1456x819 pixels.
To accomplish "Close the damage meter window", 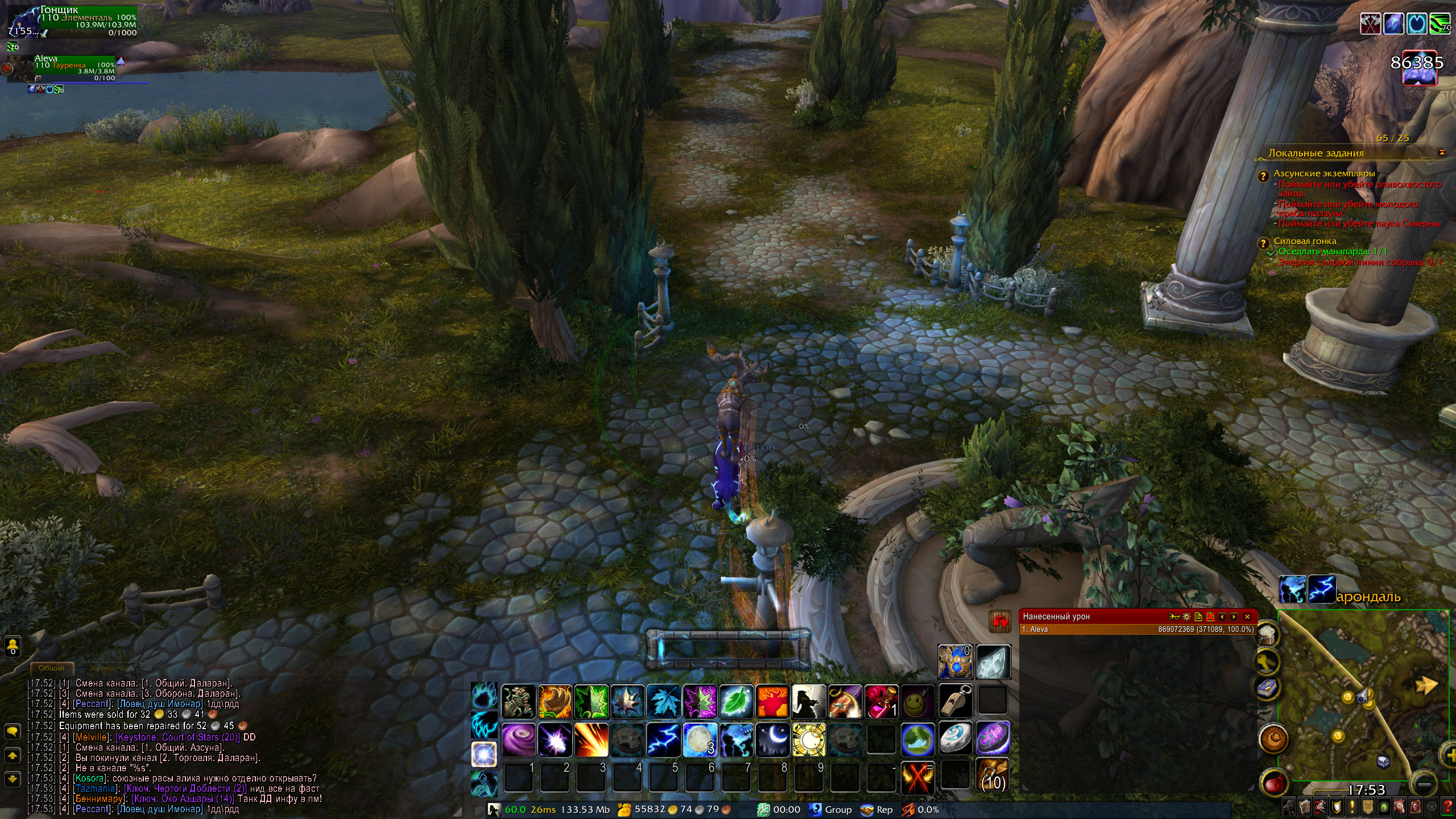I will click(x=1247, y=617).
